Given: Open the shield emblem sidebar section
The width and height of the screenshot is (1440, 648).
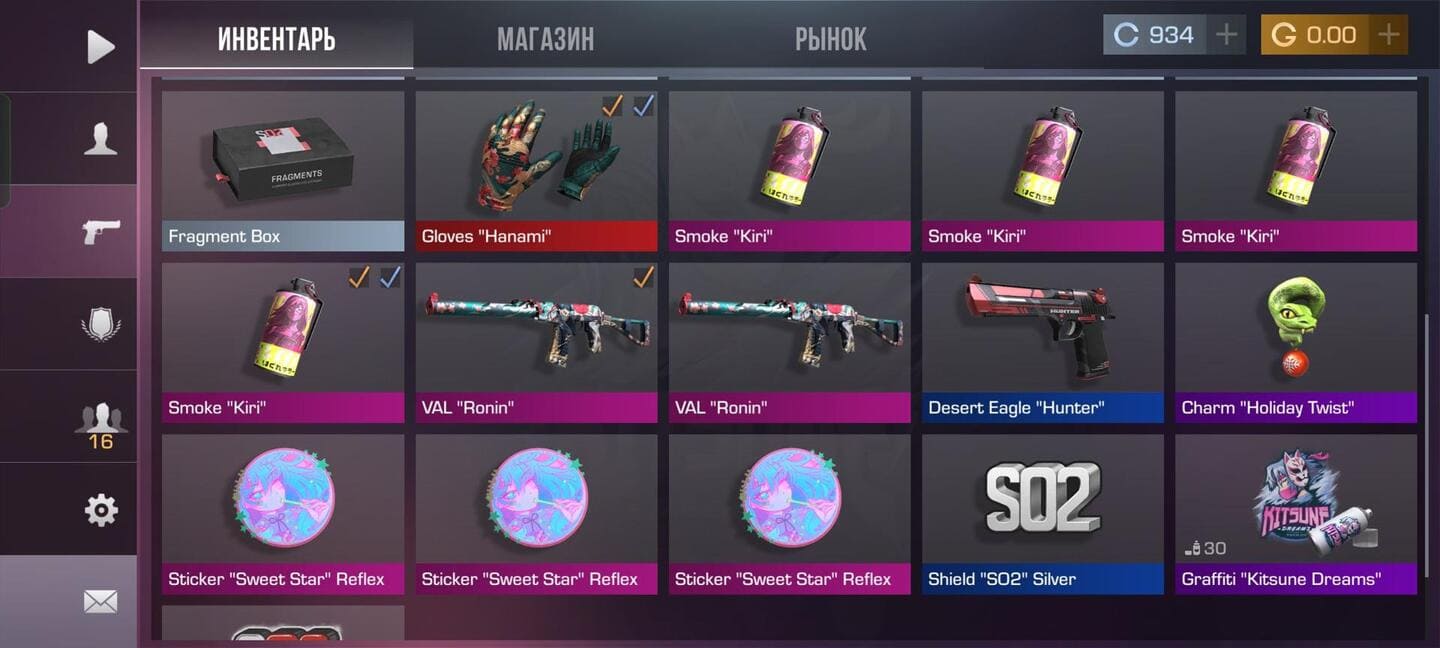Looking at the screenshot, I should click(x=100, y=324).
